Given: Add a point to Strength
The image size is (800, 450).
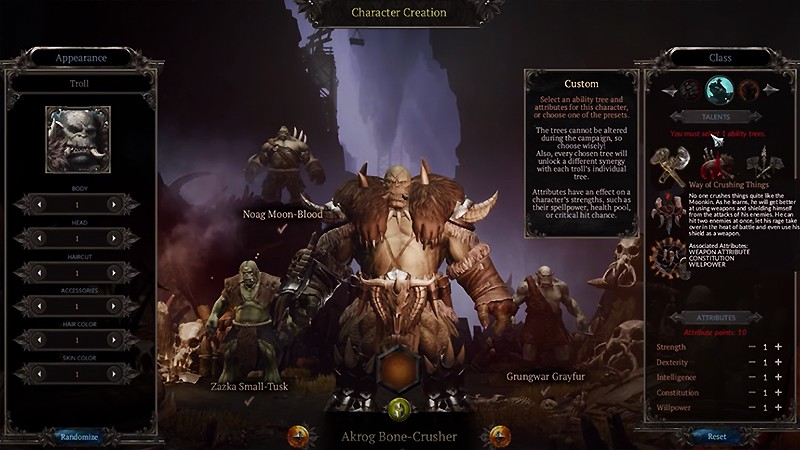Looking at the screenshot, I should (x=778, y=346).
